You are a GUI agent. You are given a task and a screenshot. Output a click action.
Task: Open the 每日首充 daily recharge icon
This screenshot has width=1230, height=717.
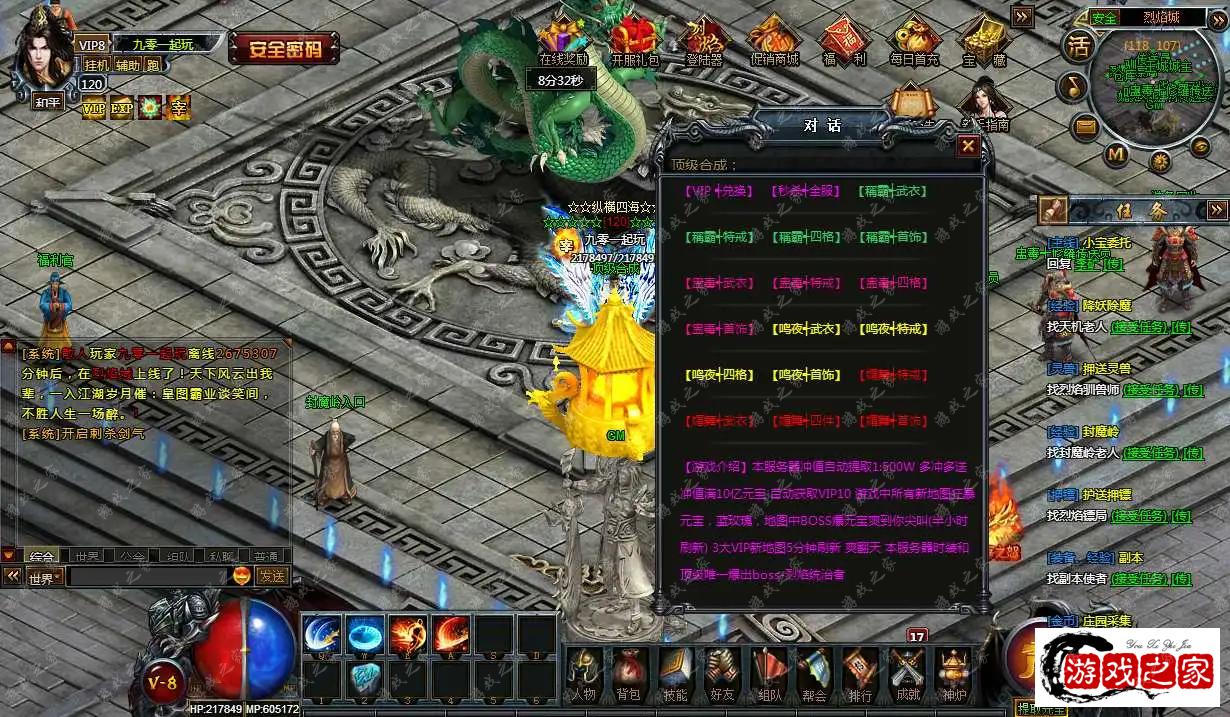[x=914, y=42]
